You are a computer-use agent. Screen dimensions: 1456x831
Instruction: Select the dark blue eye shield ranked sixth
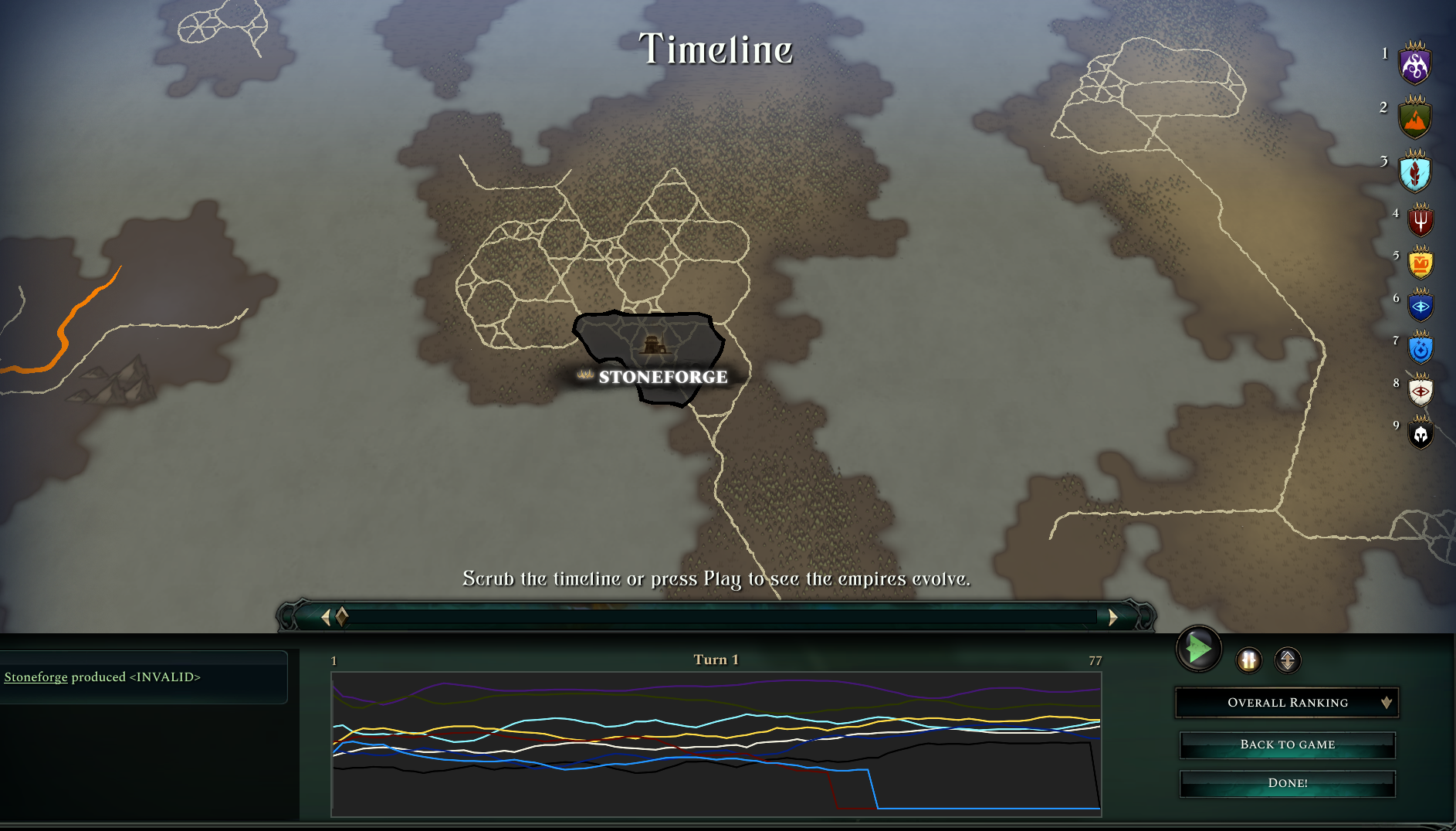coord(1420,306)
